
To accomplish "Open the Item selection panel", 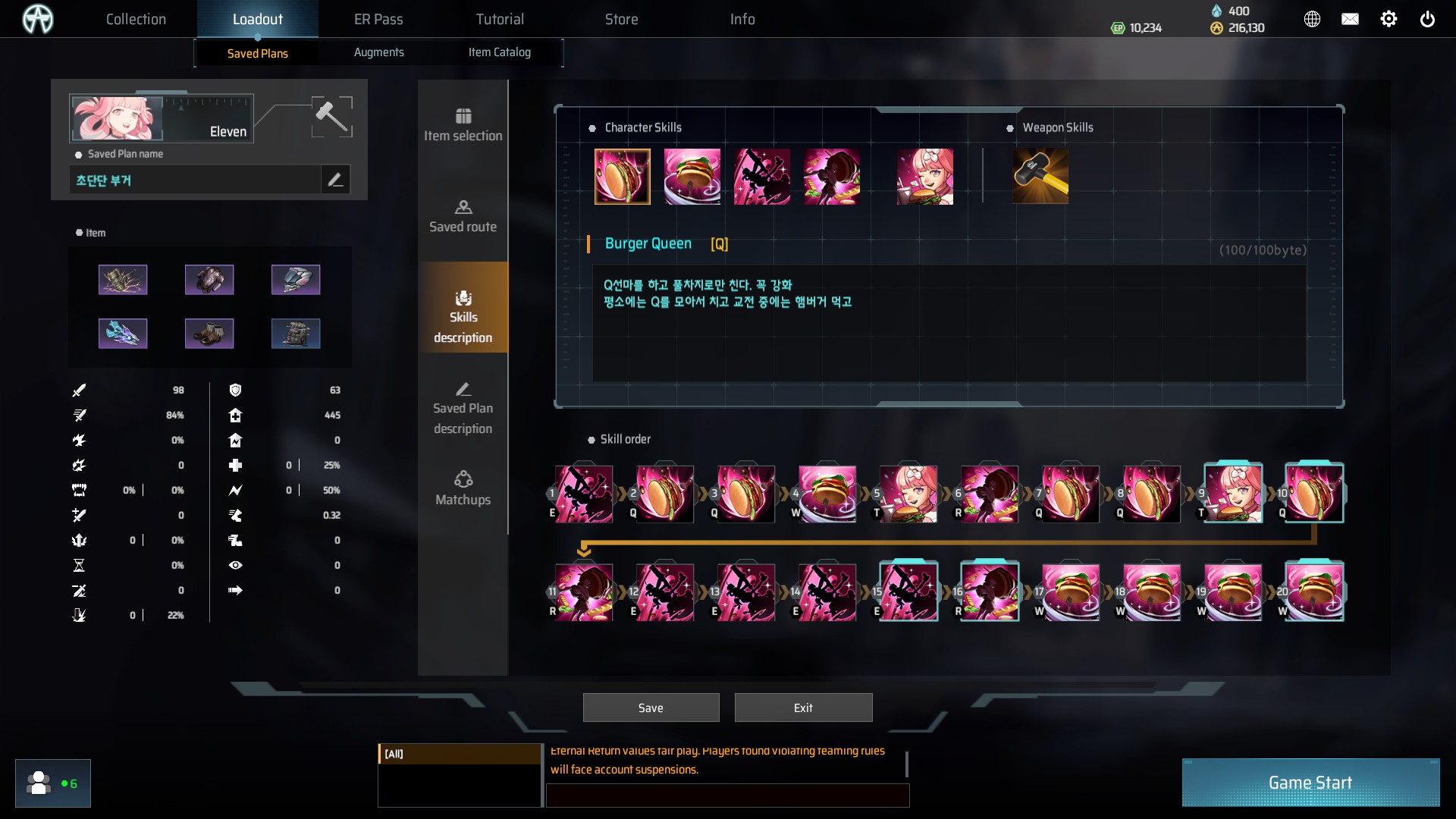I will [463, 125].
